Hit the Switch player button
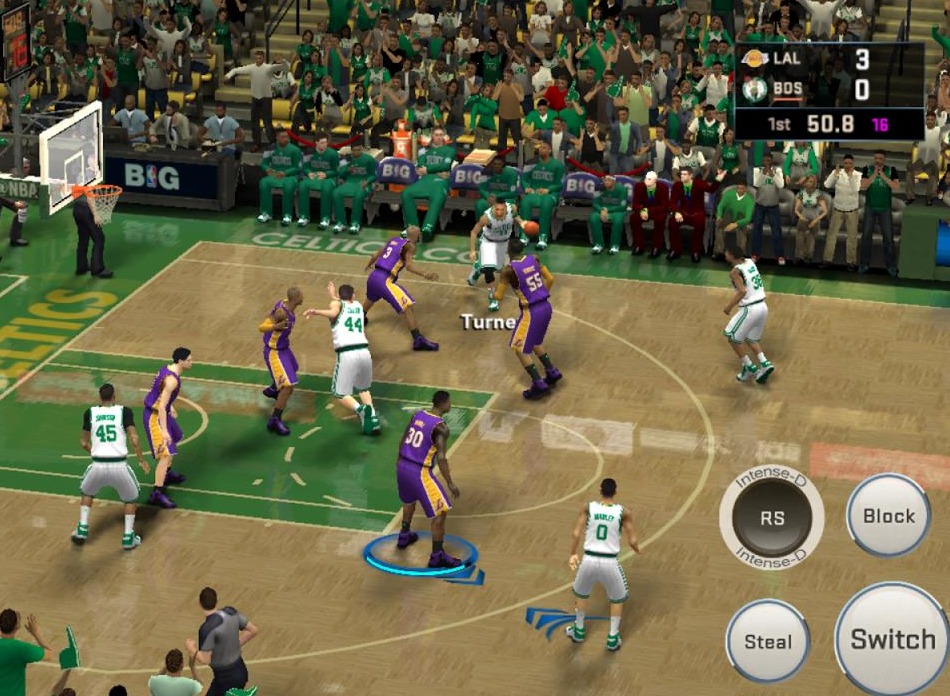The image size is (950, 696). point(892,639)
